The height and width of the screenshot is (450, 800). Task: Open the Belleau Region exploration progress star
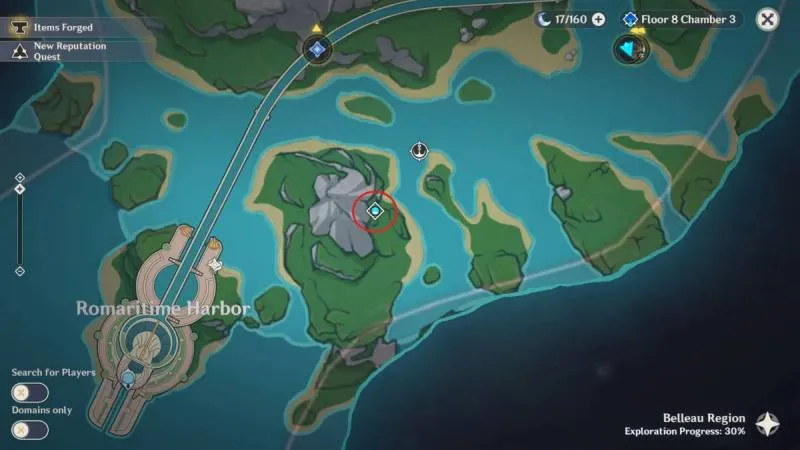(x=768, y=424)
